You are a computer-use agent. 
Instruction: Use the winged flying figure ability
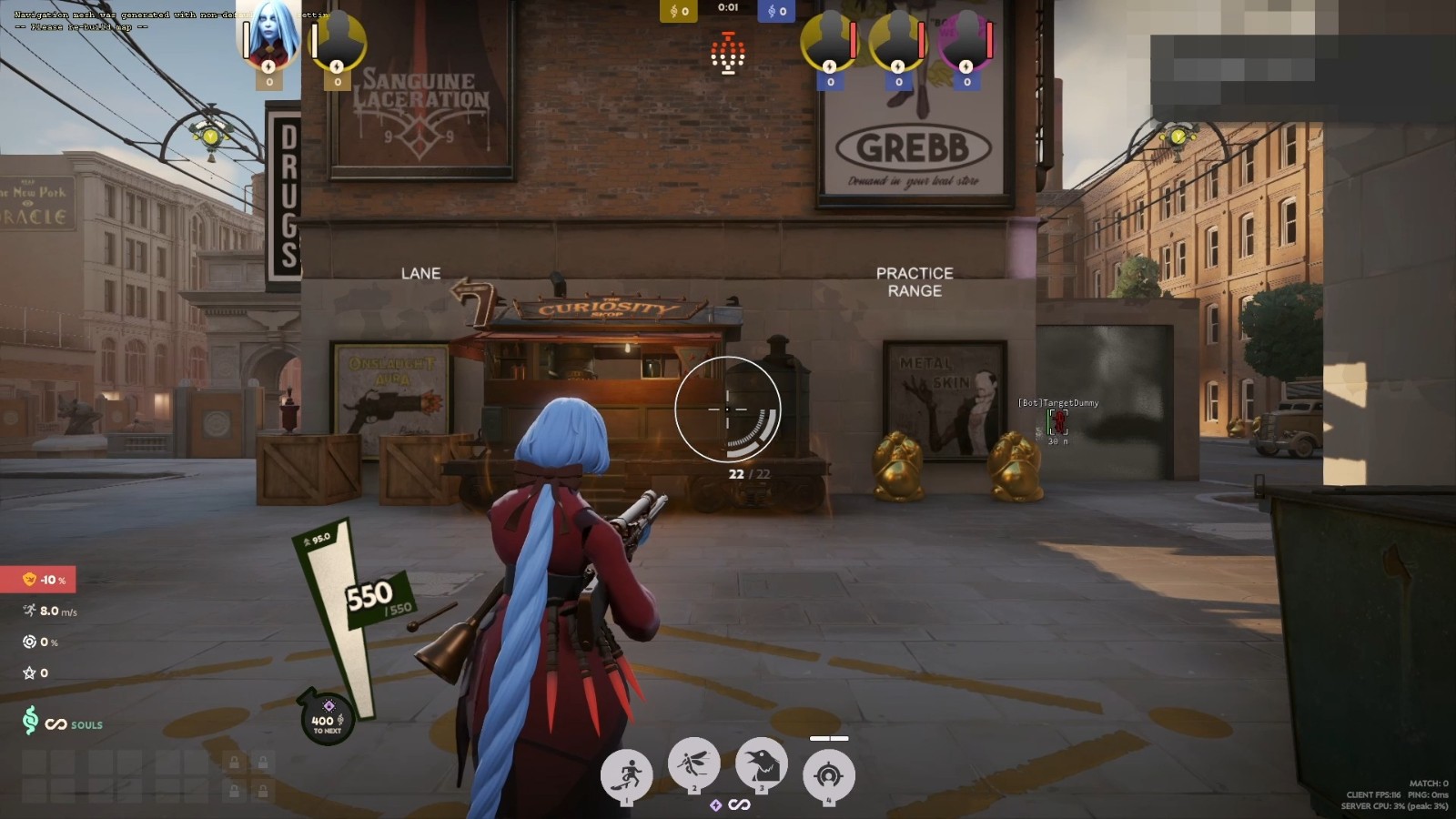693,763
